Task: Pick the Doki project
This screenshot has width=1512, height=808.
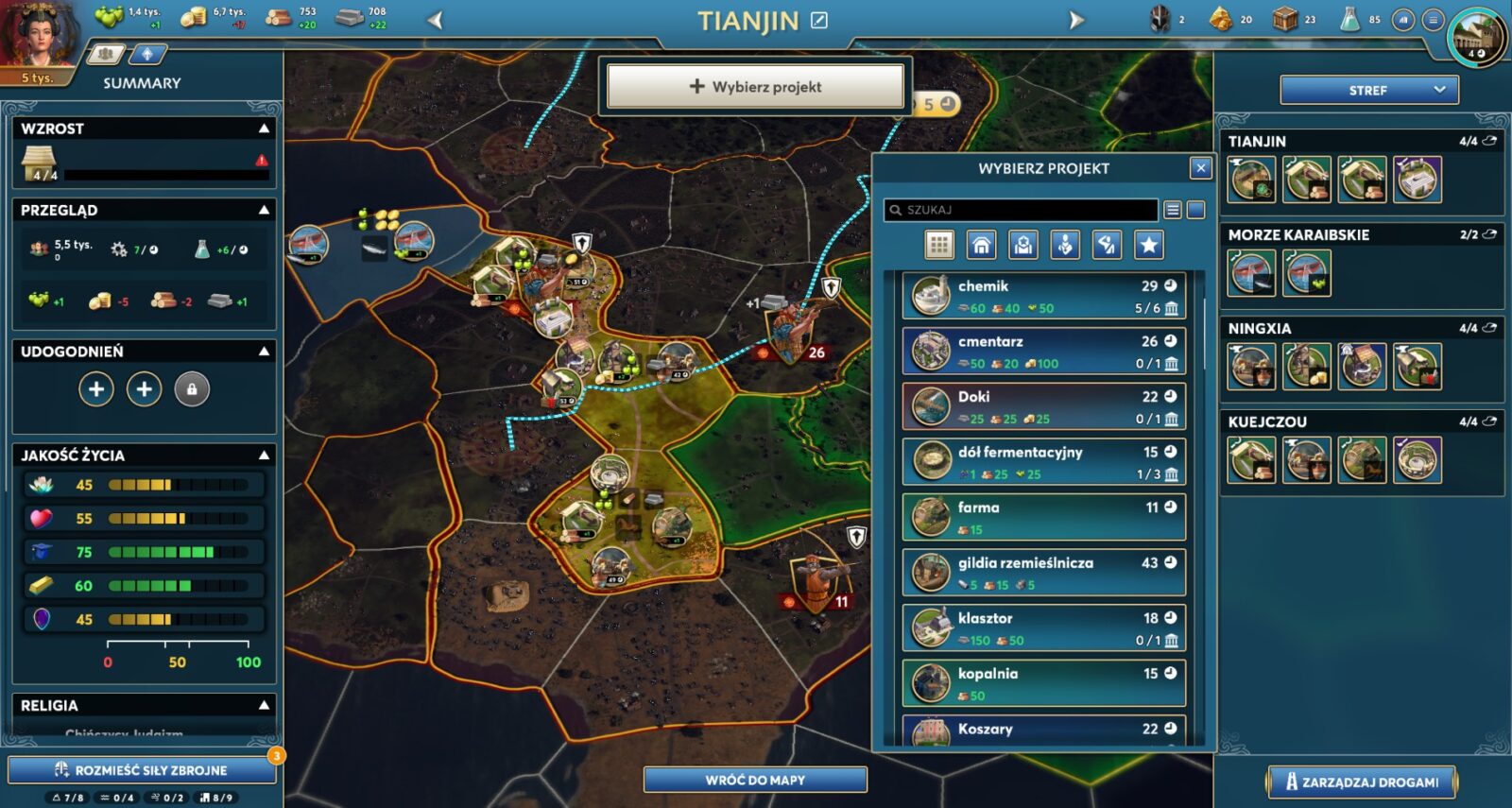Action: (1043, 406)
